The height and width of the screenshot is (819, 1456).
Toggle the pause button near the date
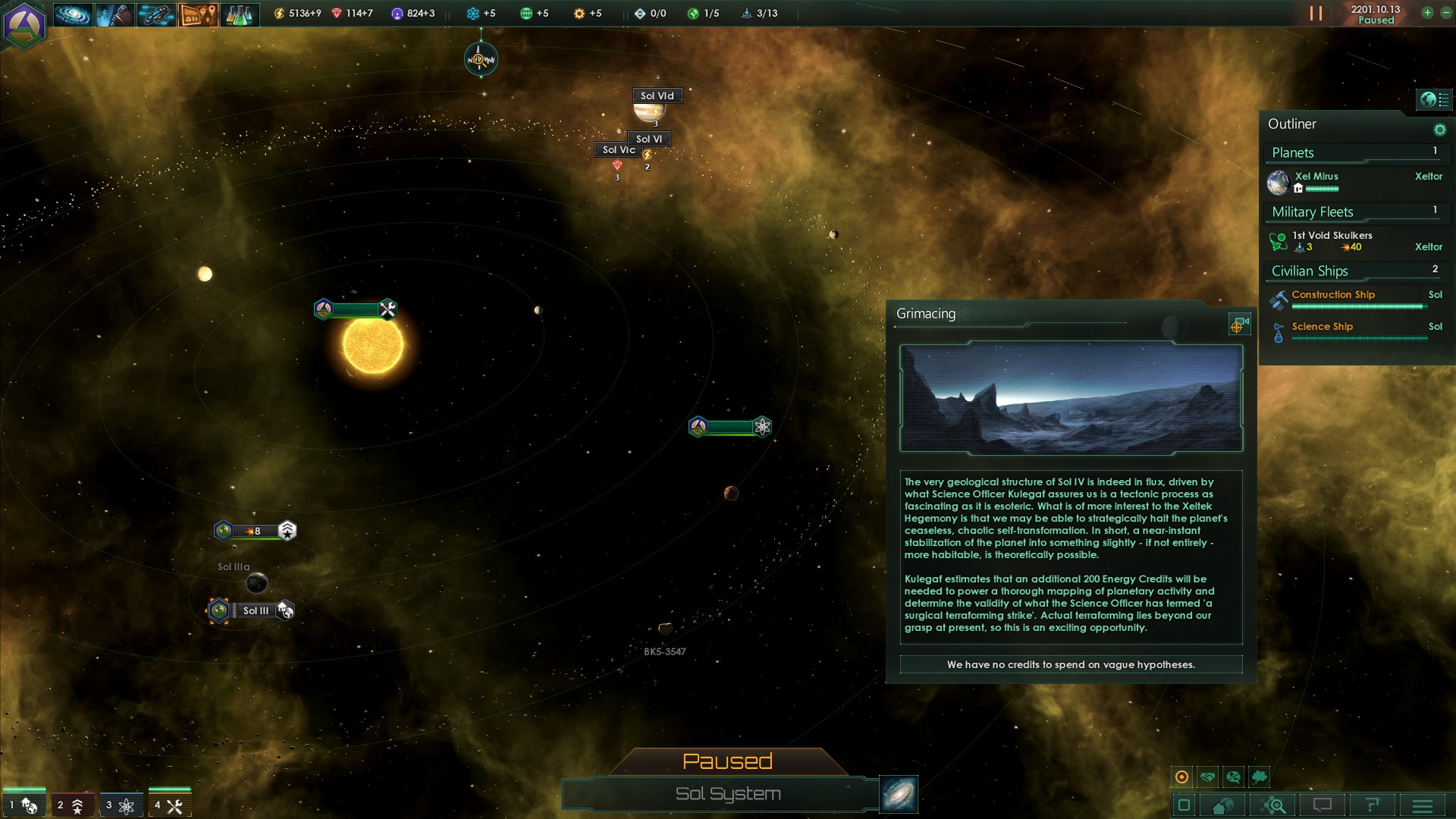click(x=1316, y=14)
